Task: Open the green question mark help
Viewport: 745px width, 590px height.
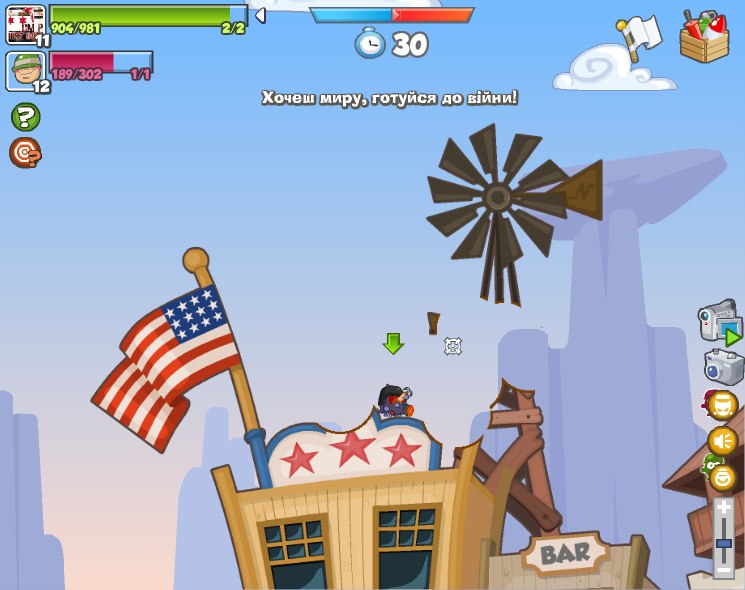Action: 25,117
